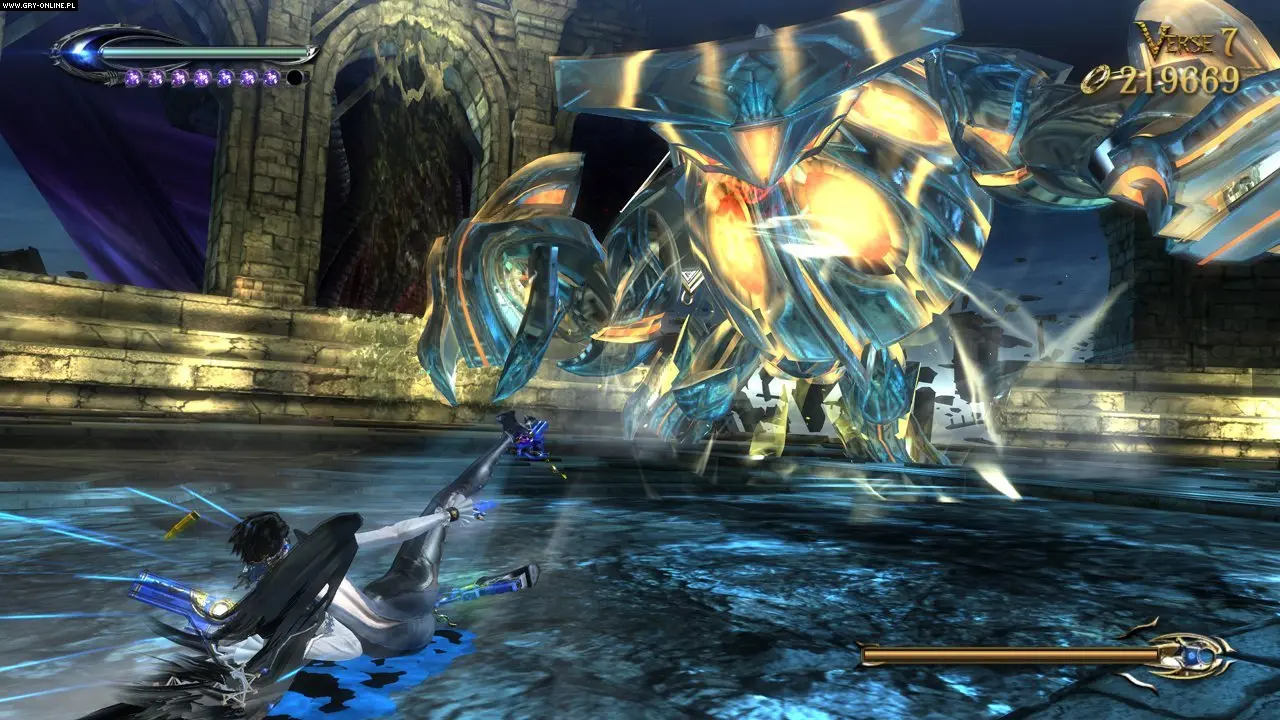Select the last filled magic orb

tap(271, 77)
